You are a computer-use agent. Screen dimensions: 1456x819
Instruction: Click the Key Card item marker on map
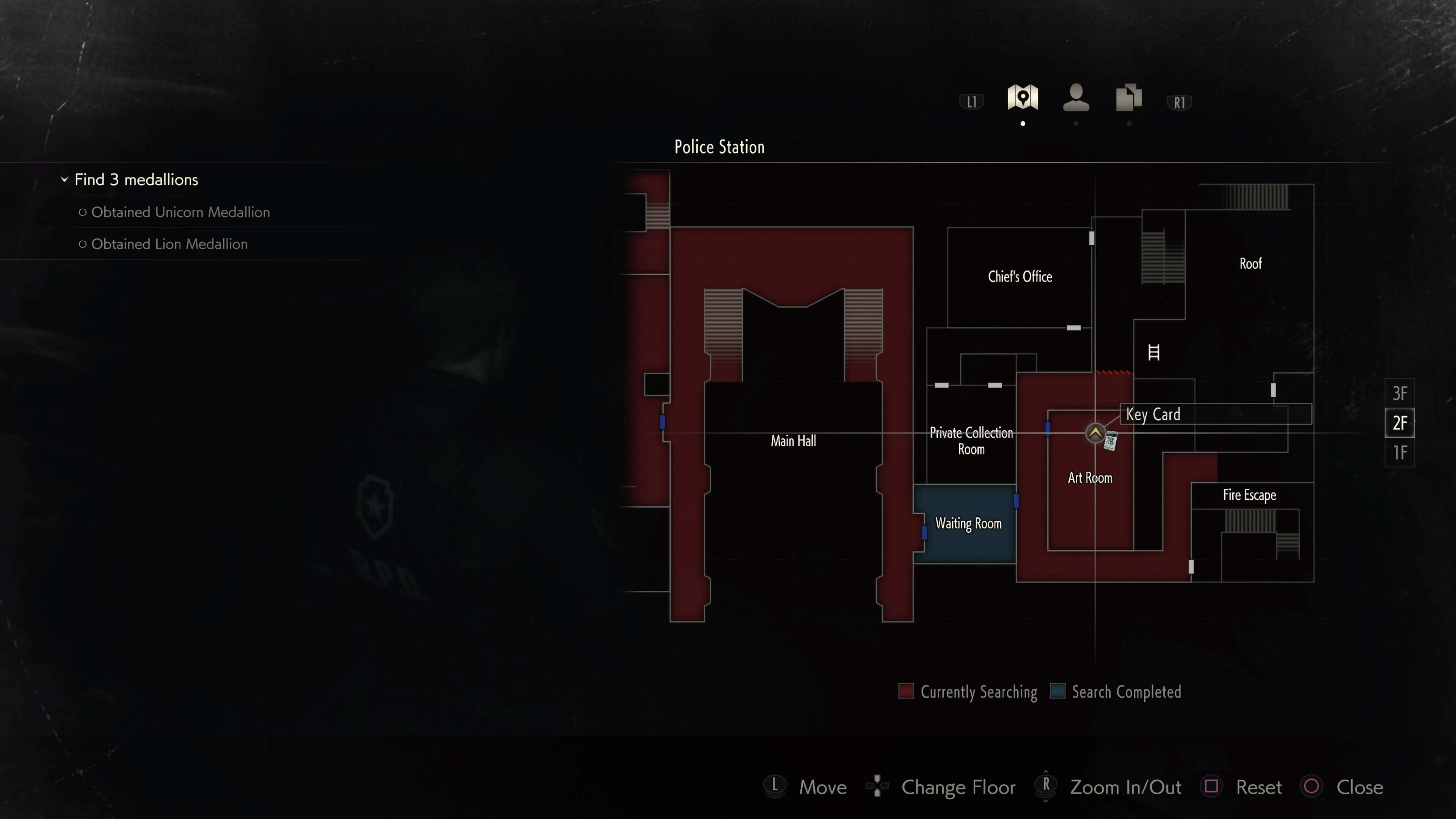1111,440
